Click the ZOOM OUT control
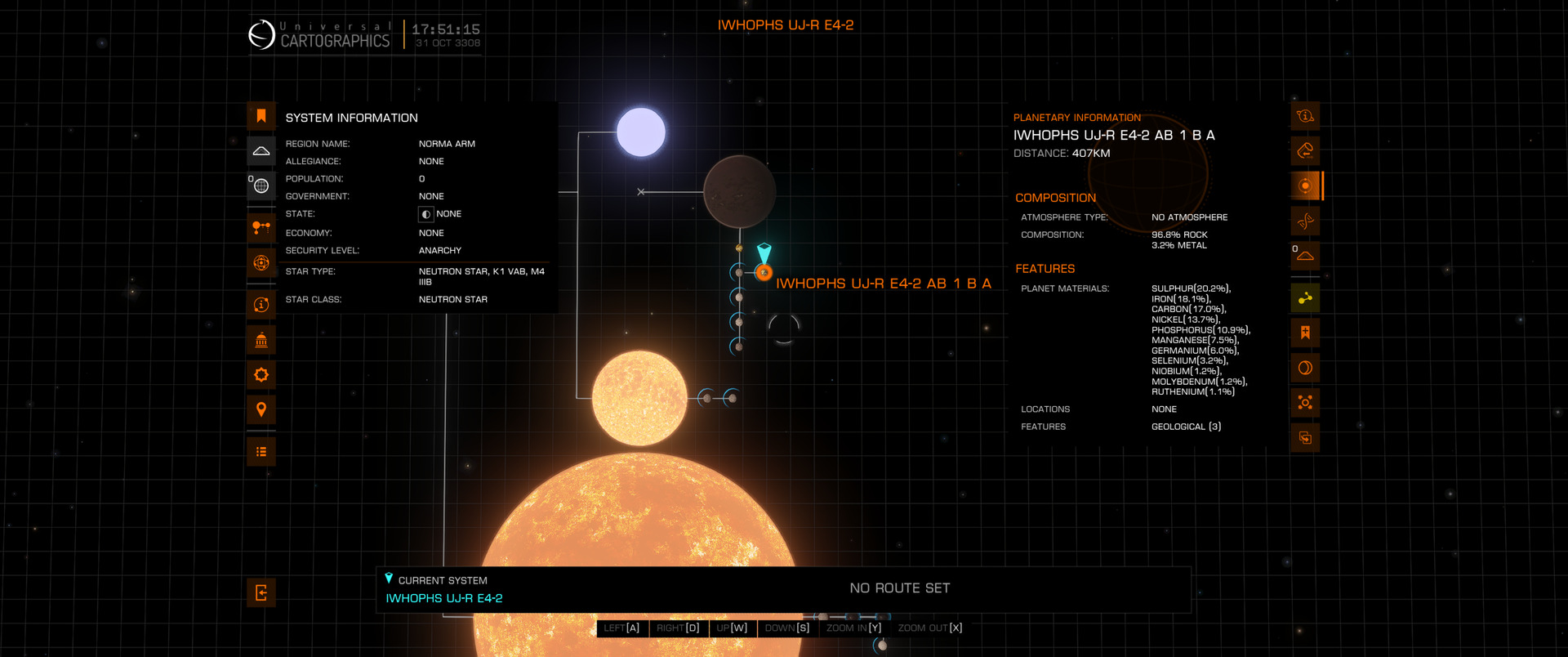The image size is (1568, 657). tap(929, 628)
